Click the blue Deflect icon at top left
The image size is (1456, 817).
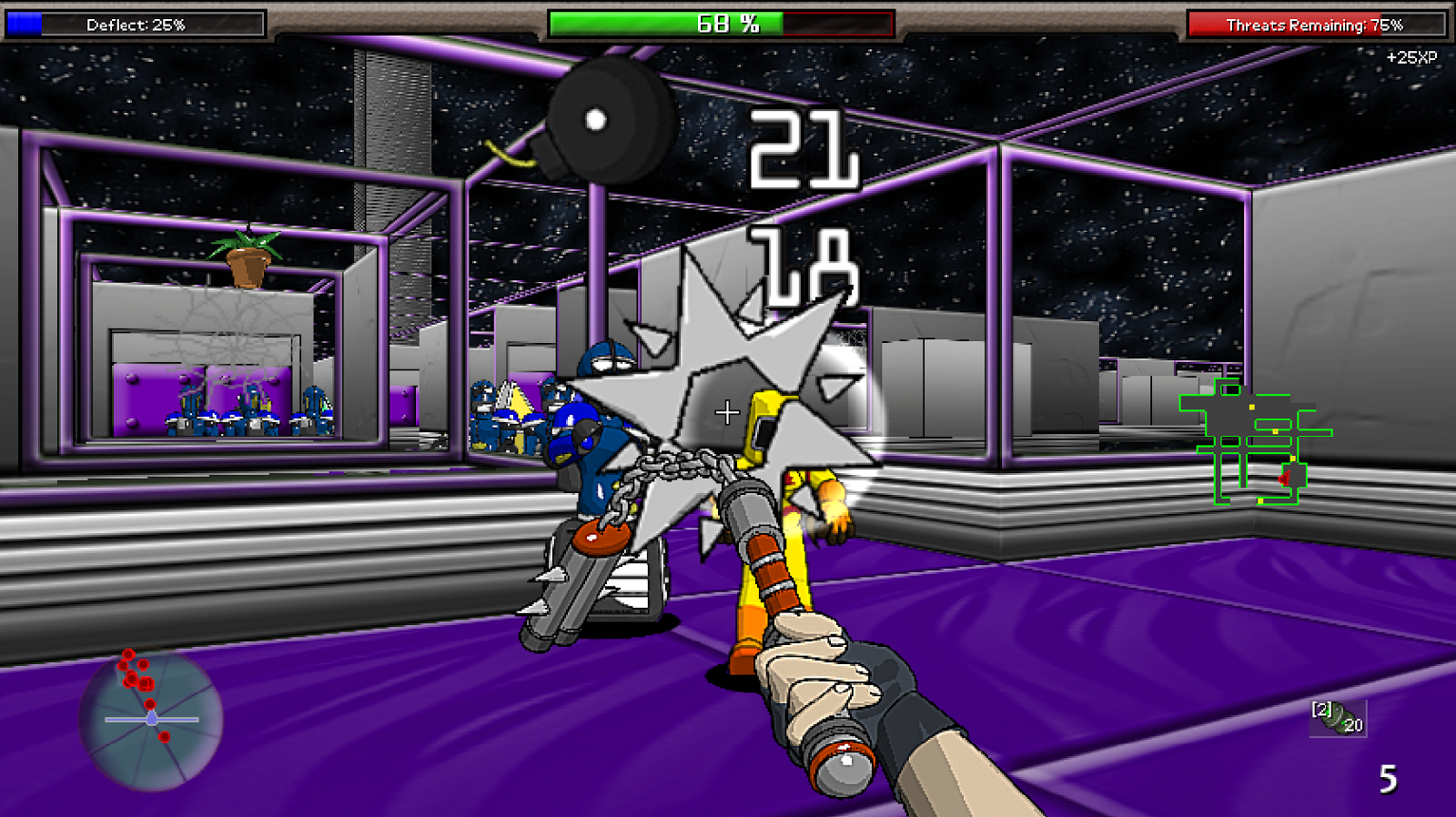(23, 25)
